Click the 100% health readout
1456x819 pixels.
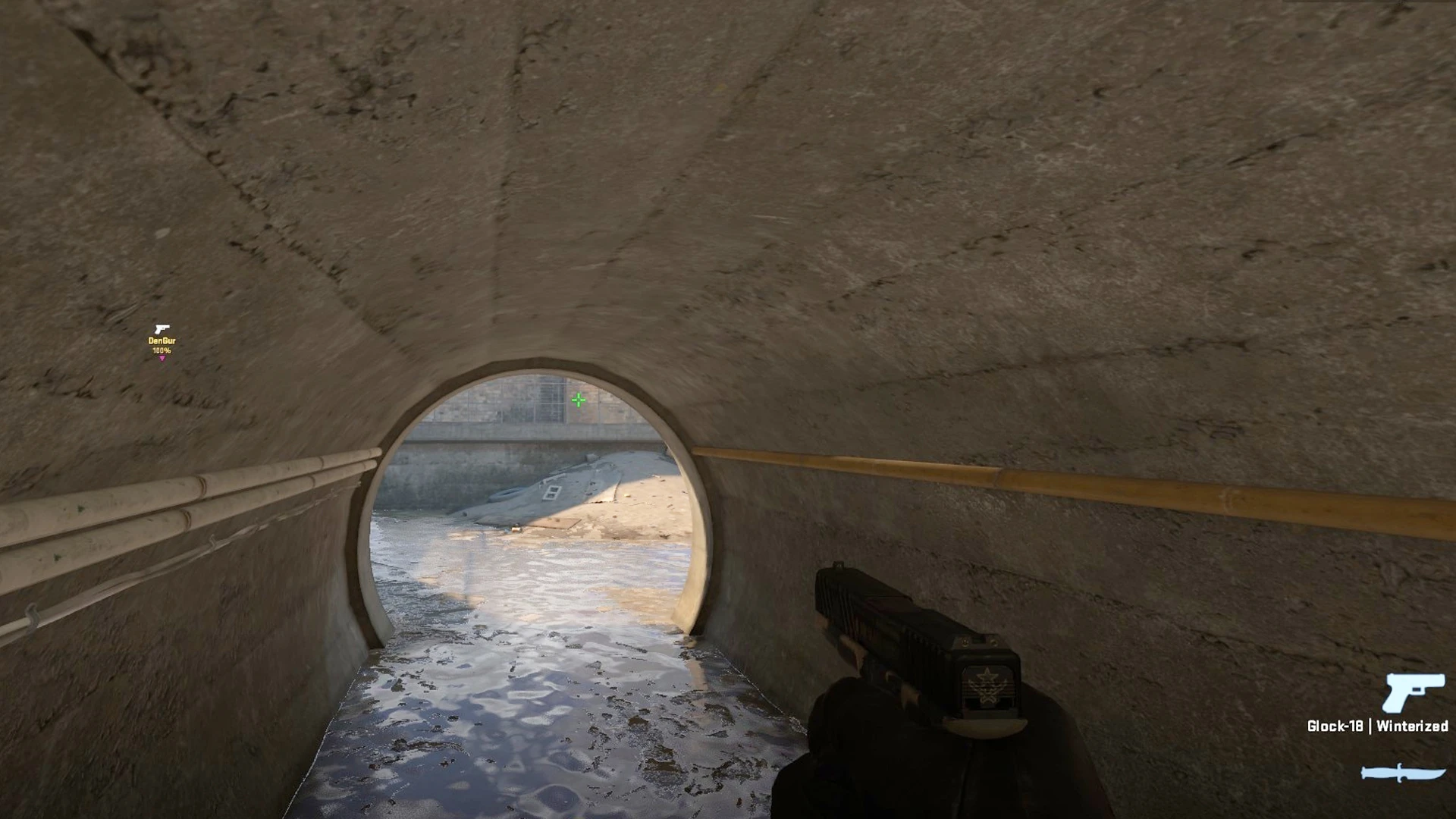[162, 350]
